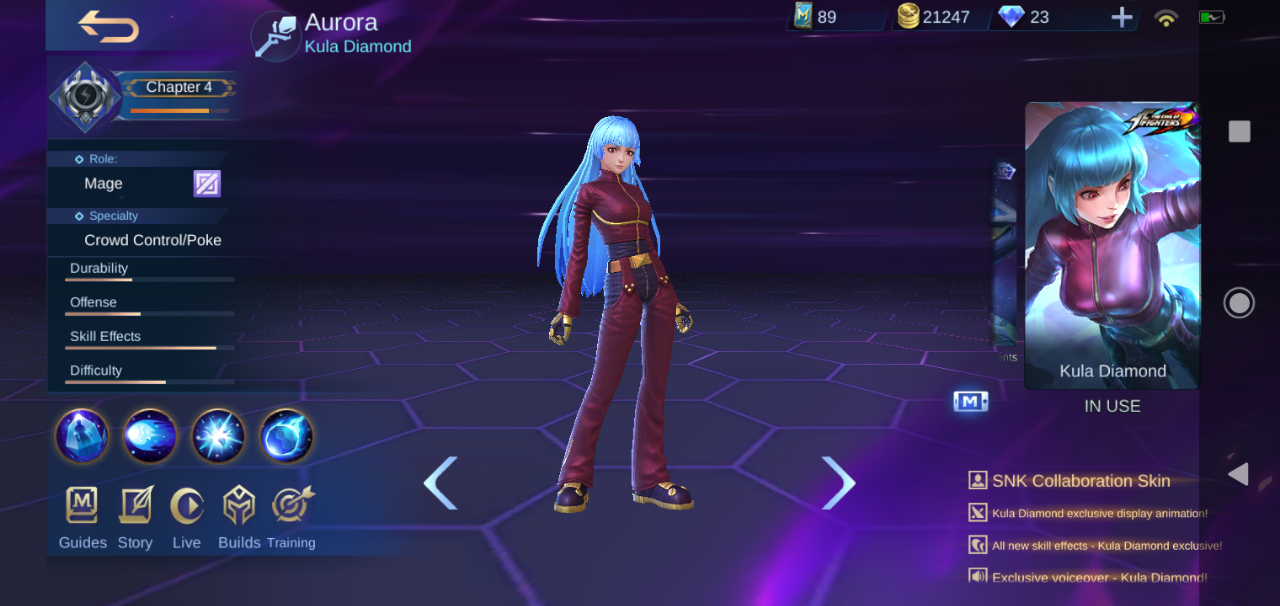Open the Guides section
The width and height of the screenshot is (1280, 606).
[x=82, y=518]
